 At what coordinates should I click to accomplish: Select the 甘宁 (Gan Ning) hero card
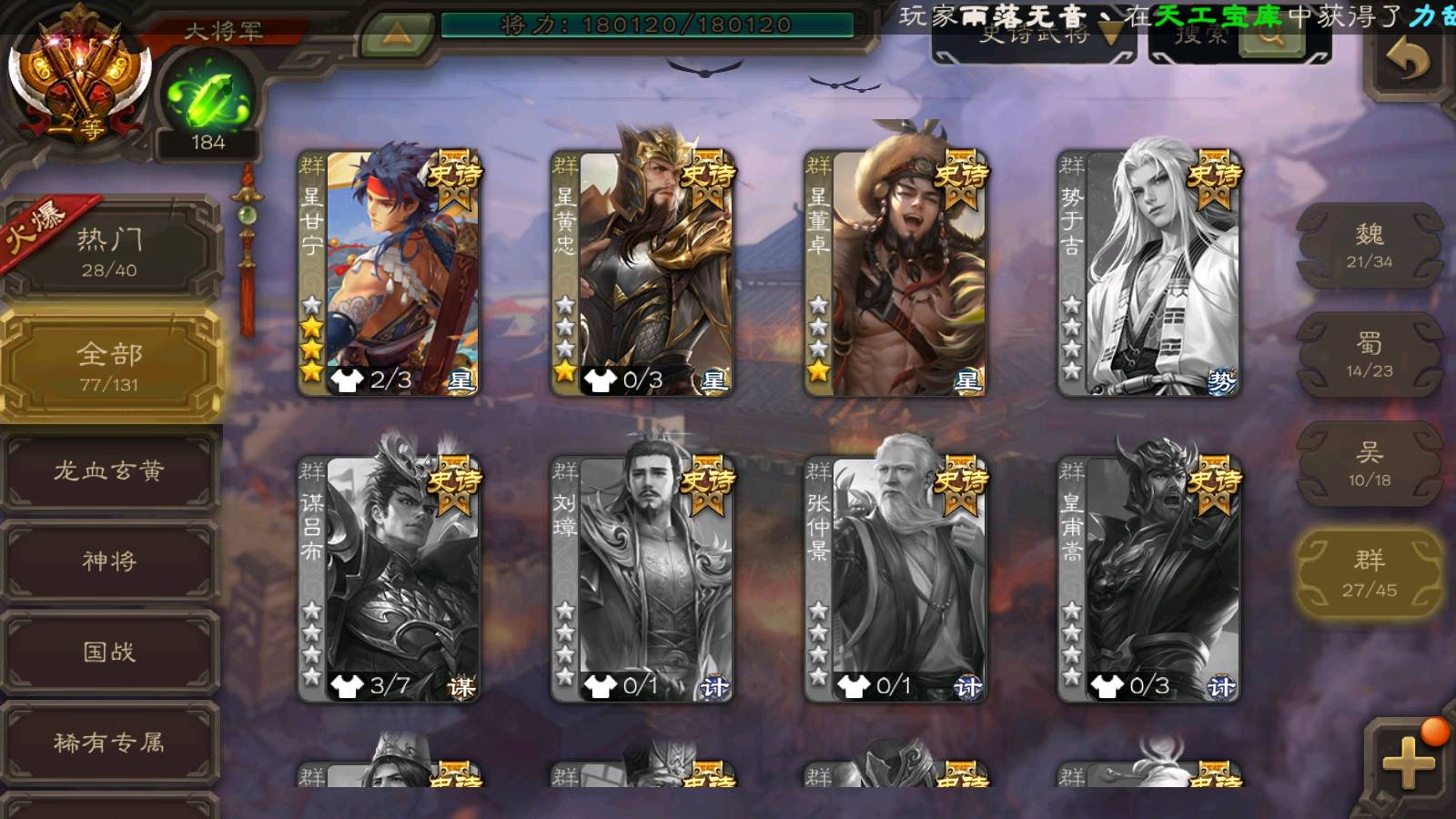391,273
